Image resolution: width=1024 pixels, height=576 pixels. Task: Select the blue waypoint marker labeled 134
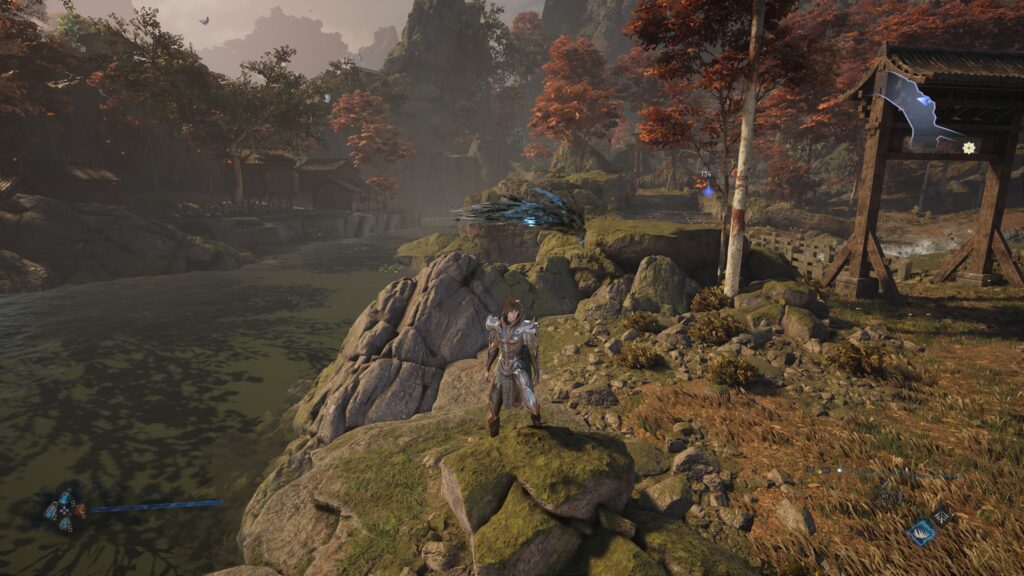point(708,186)
